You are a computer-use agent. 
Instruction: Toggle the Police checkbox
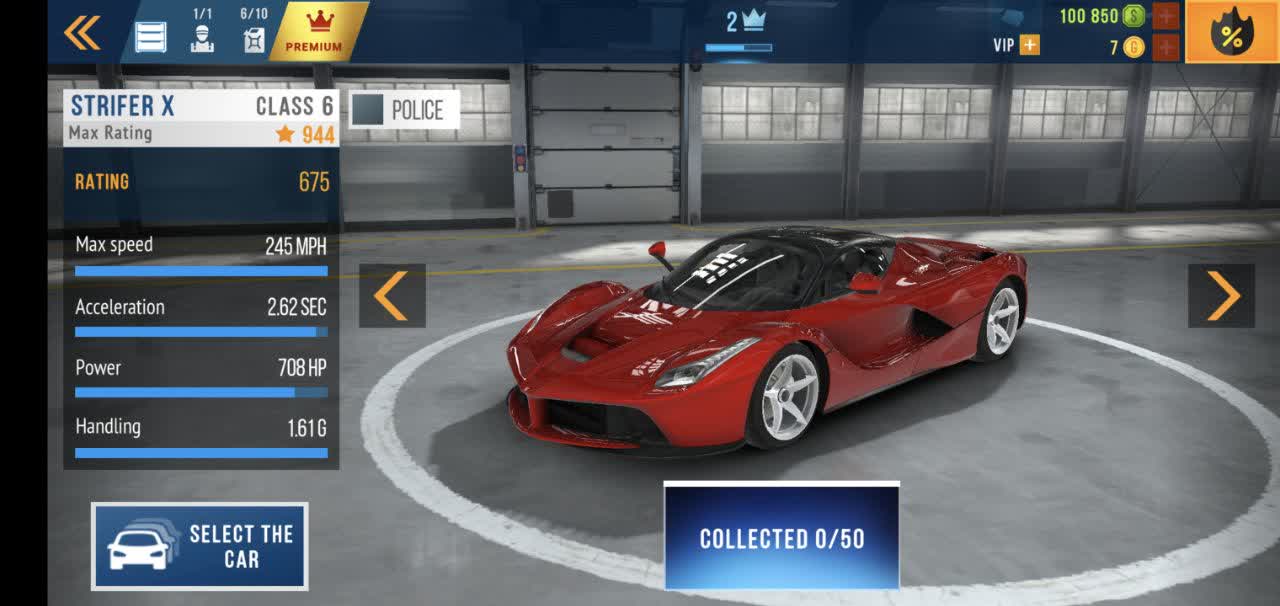point(368,110)
